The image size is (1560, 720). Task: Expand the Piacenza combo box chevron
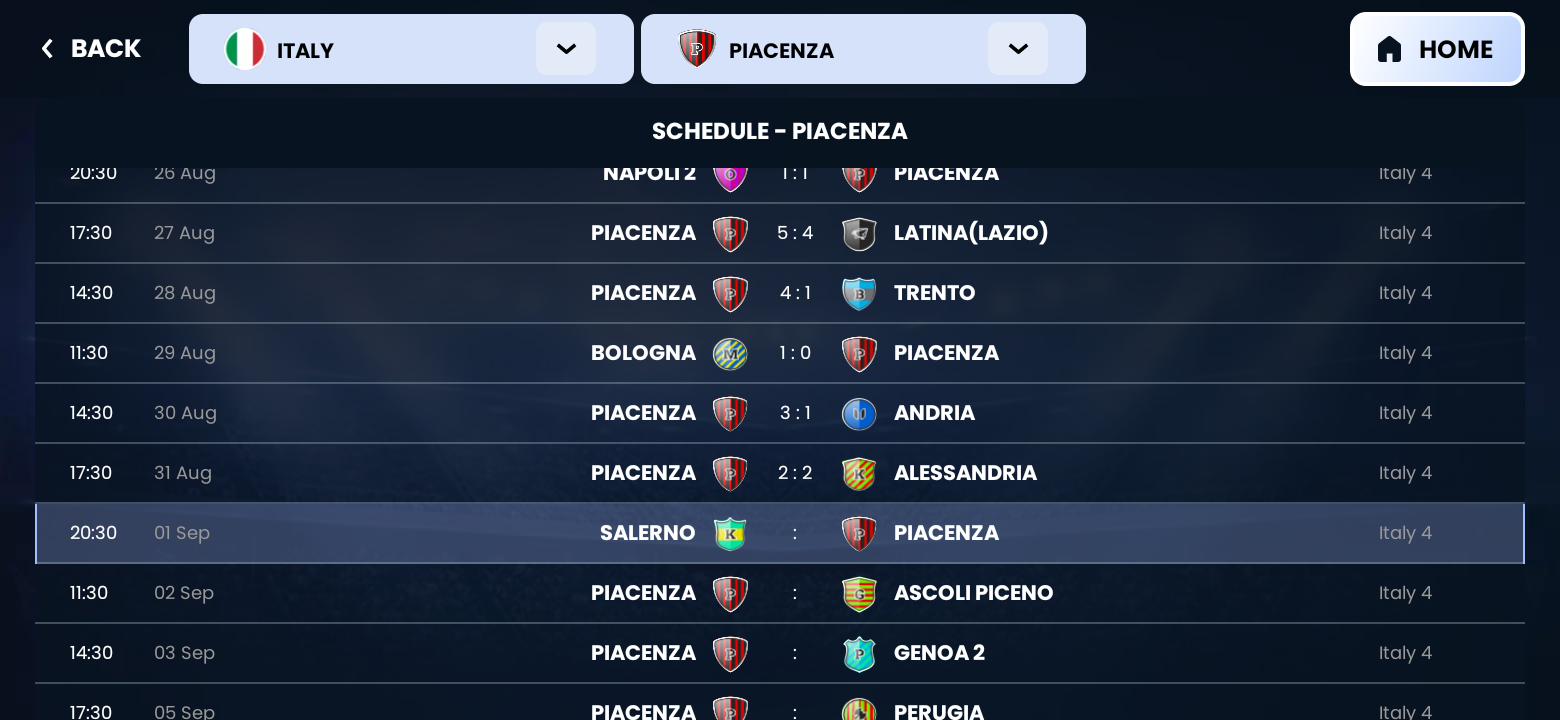click(1018, 48)
